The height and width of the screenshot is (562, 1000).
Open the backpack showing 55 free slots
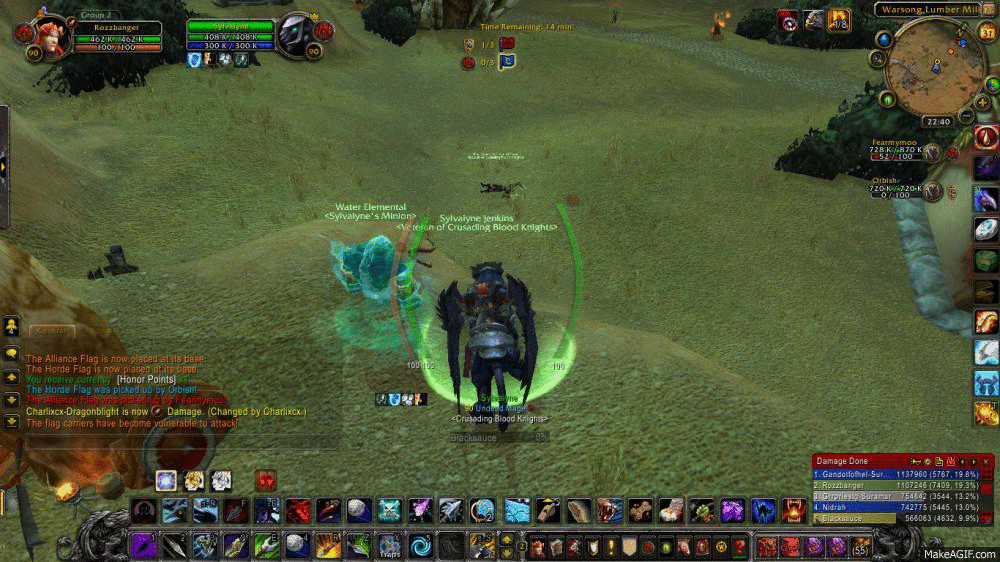click(860, 546)
